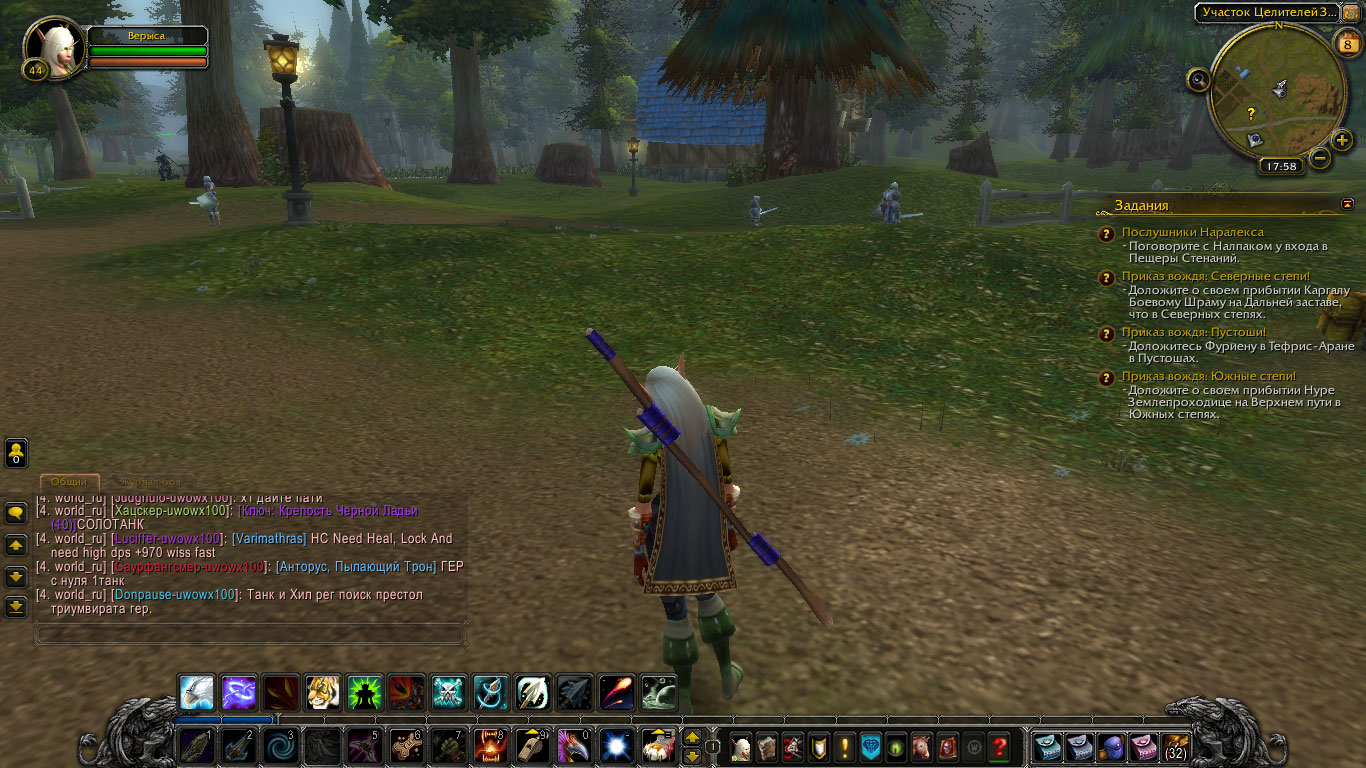Activate the white tiger ability icon
Image resolution: width=1366 pixels, height=768 pixels.
pos(322,692)
